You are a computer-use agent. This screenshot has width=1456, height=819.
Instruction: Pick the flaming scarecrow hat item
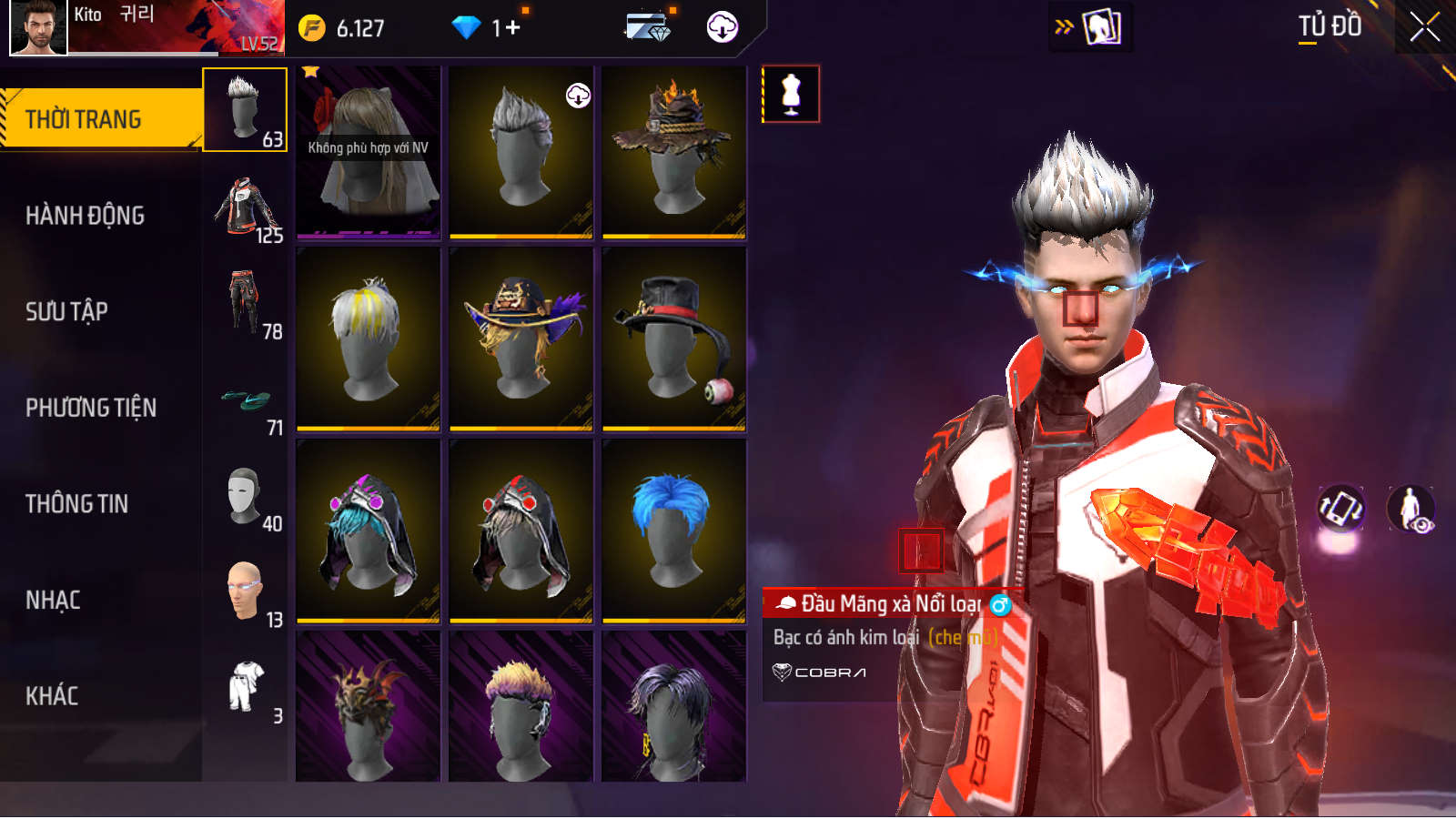click(x=673, y=152)
